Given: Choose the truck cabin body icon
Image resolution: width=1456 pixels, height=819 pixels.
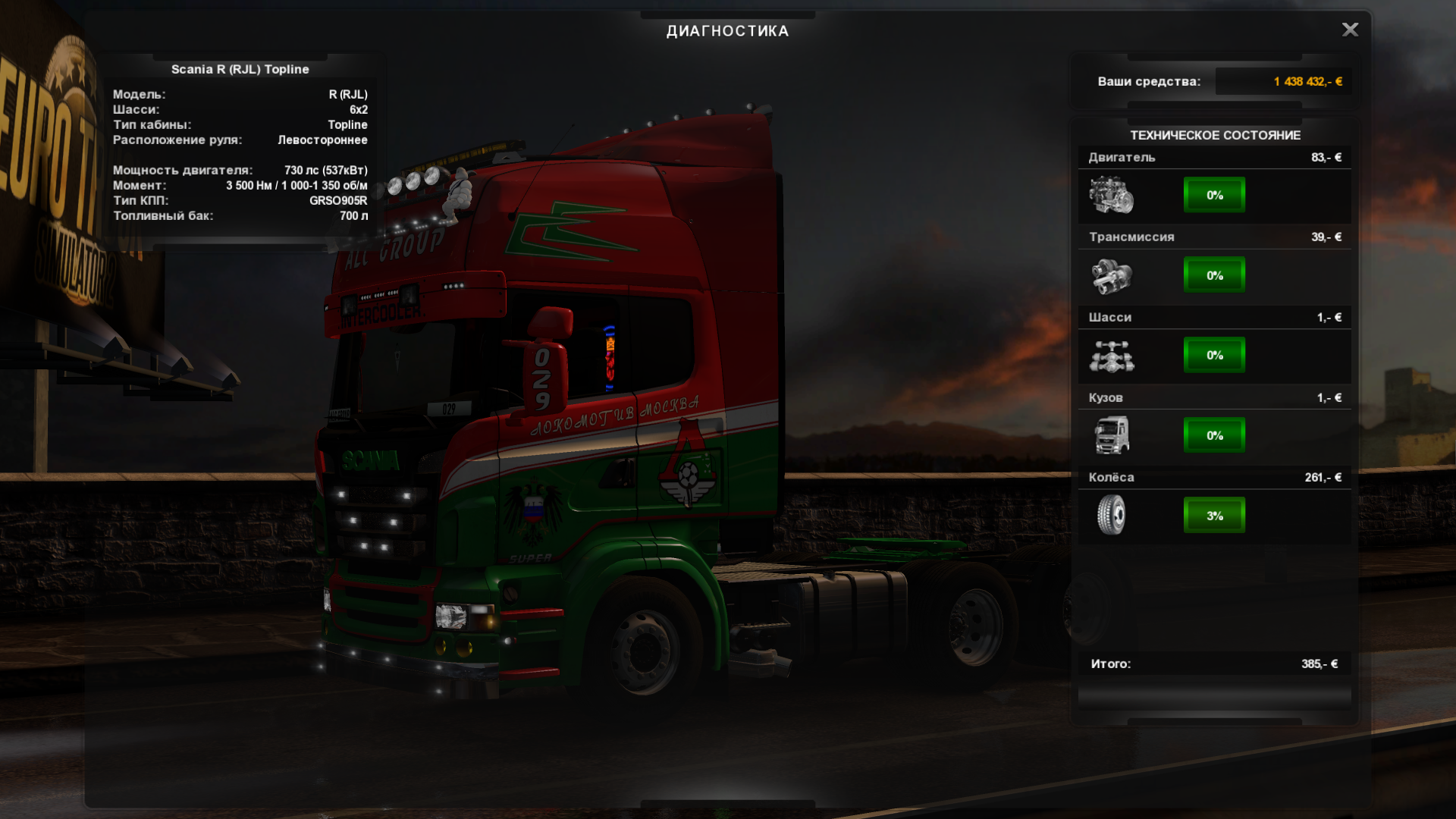Looking at the screenshot, I should tap(1112, 435).
